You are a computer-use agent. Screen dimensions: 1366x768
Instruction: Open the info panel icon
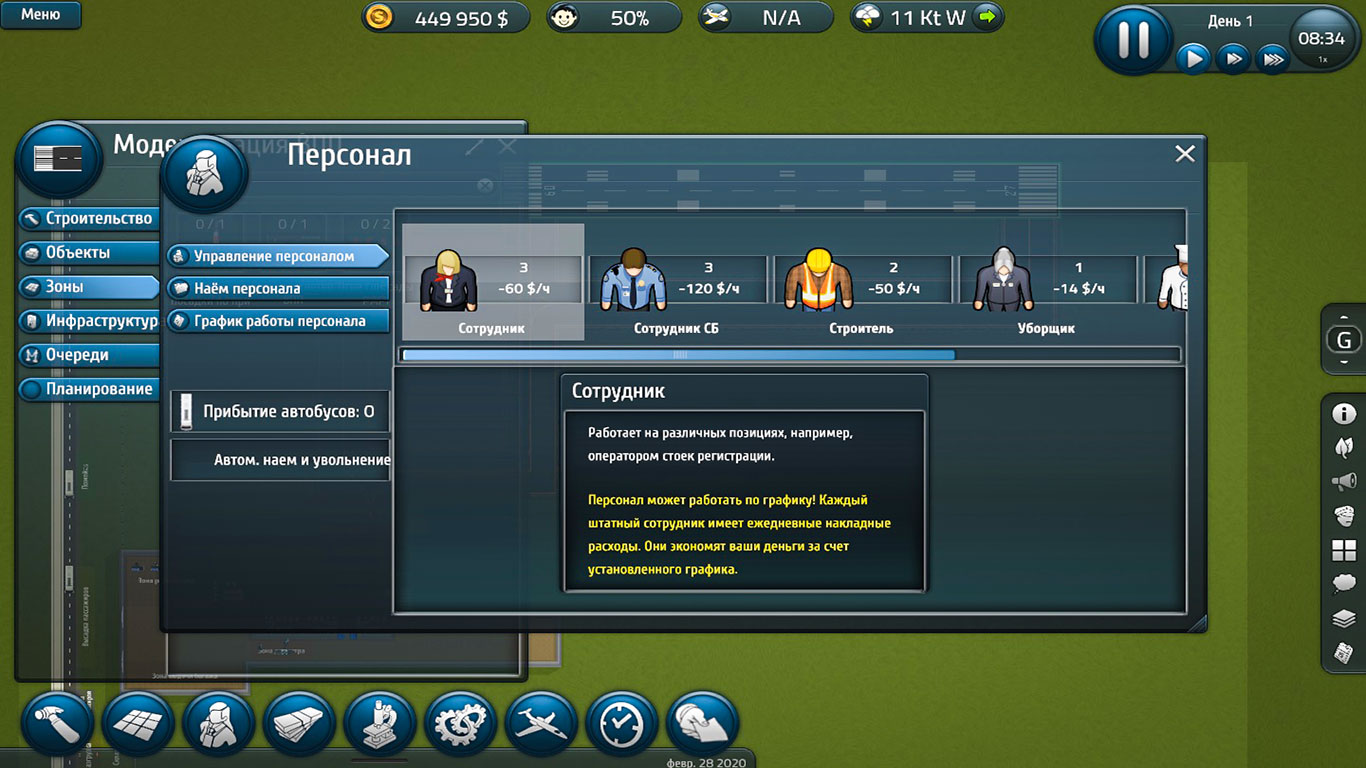[1344, 413]
